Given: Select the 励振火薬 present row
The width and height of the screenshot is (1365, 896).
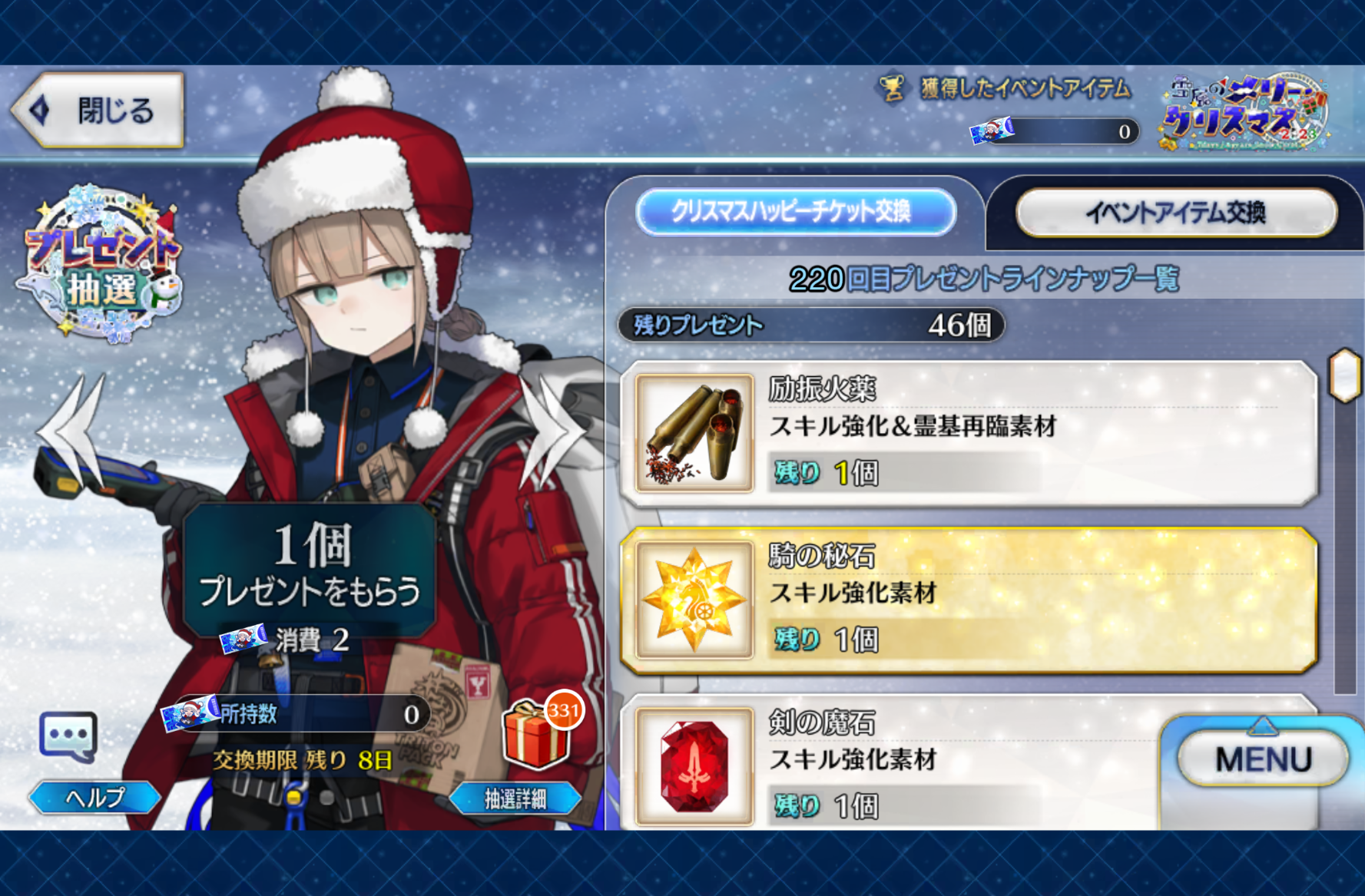Looking at the screenshot, I should pos(969,434).
